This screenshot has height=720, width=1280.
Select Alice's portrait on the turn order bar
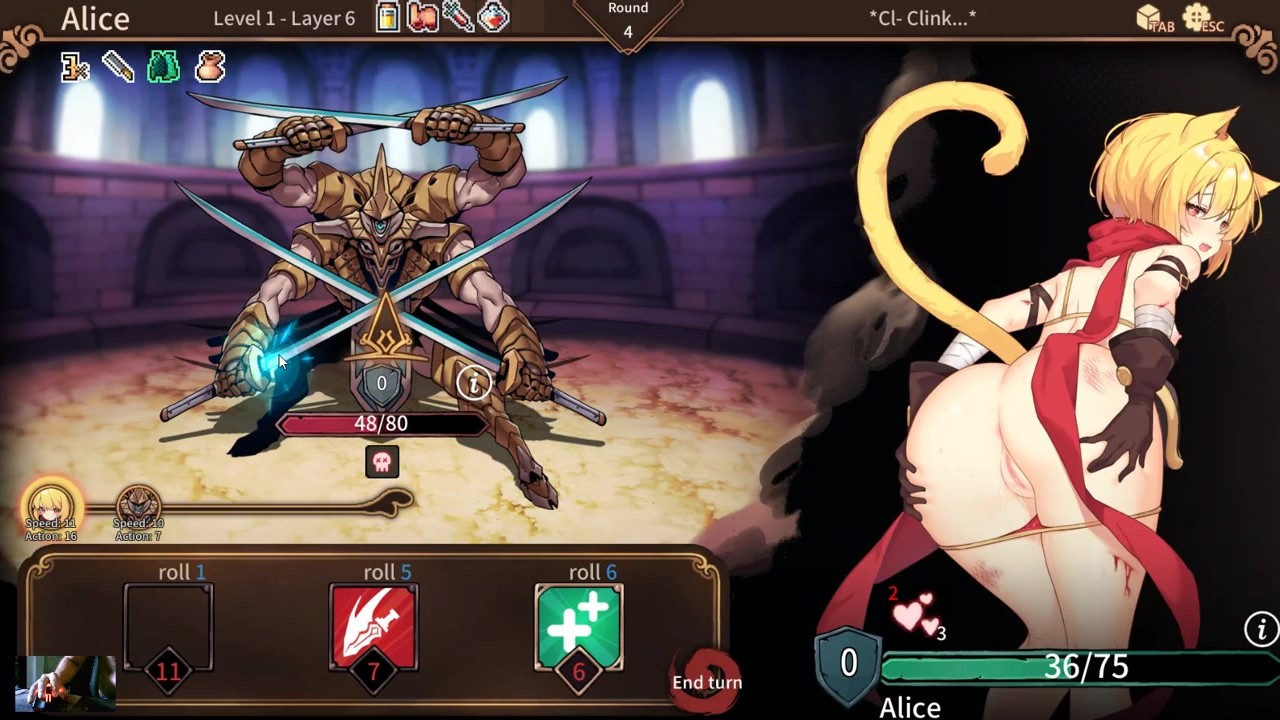click(x=51, y=505)
